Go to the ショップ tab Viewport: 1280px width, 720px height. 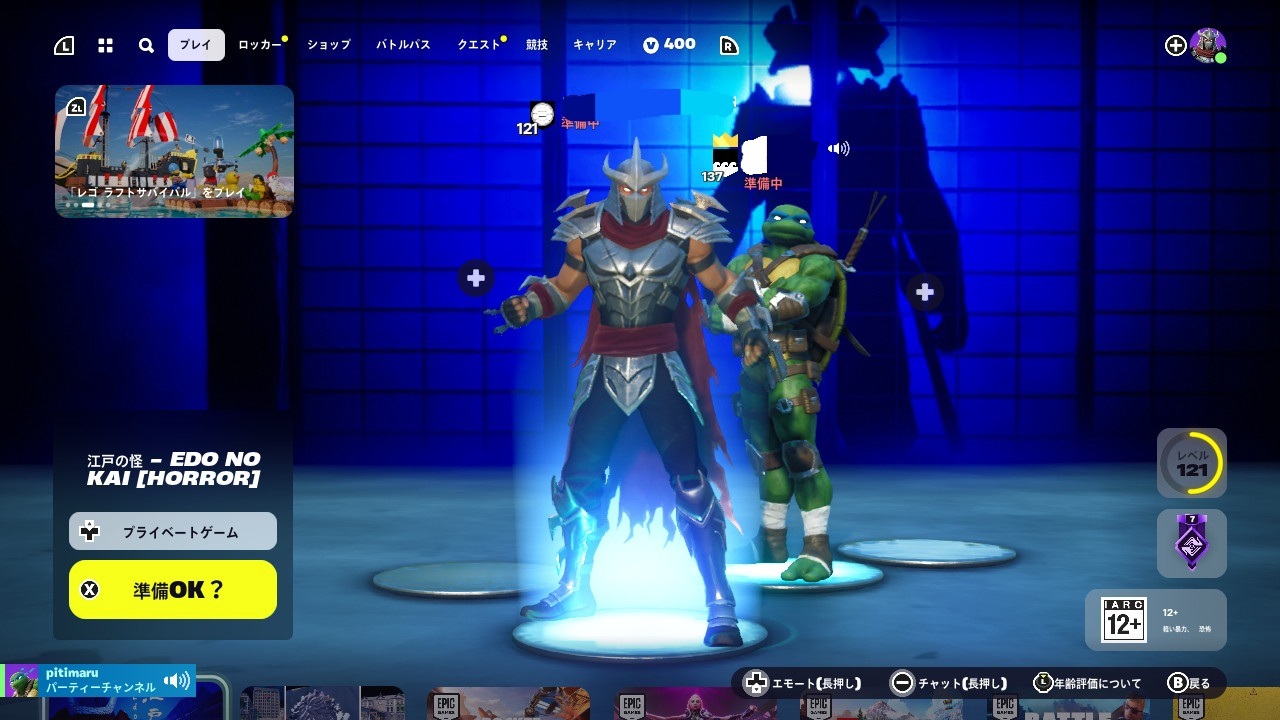tap(329, 45)
